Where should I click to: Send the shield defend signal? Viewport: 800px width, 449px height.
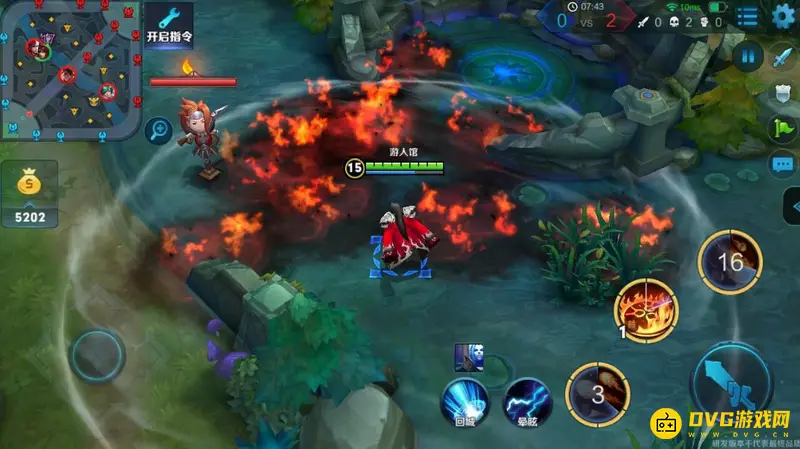point(782,94)
